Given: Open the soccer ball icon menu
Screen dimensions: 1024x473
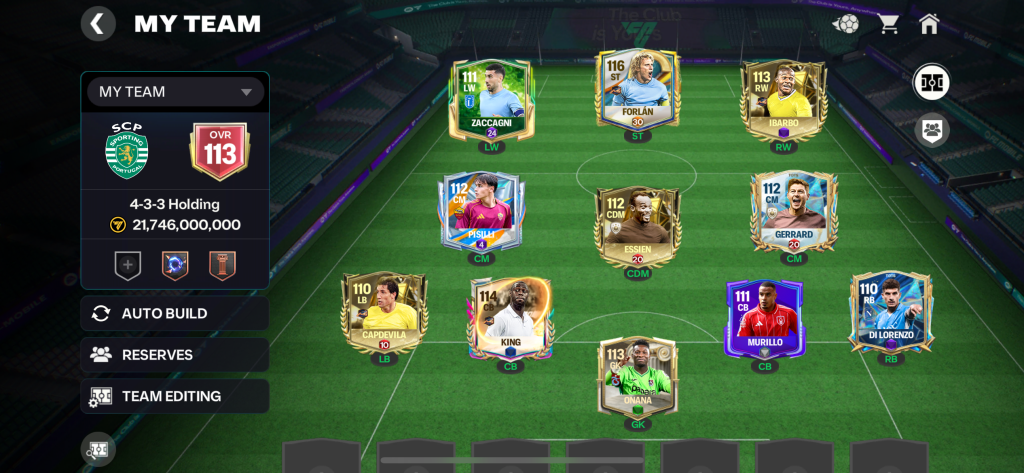Looking at the screenshot, I should [846, 24].
